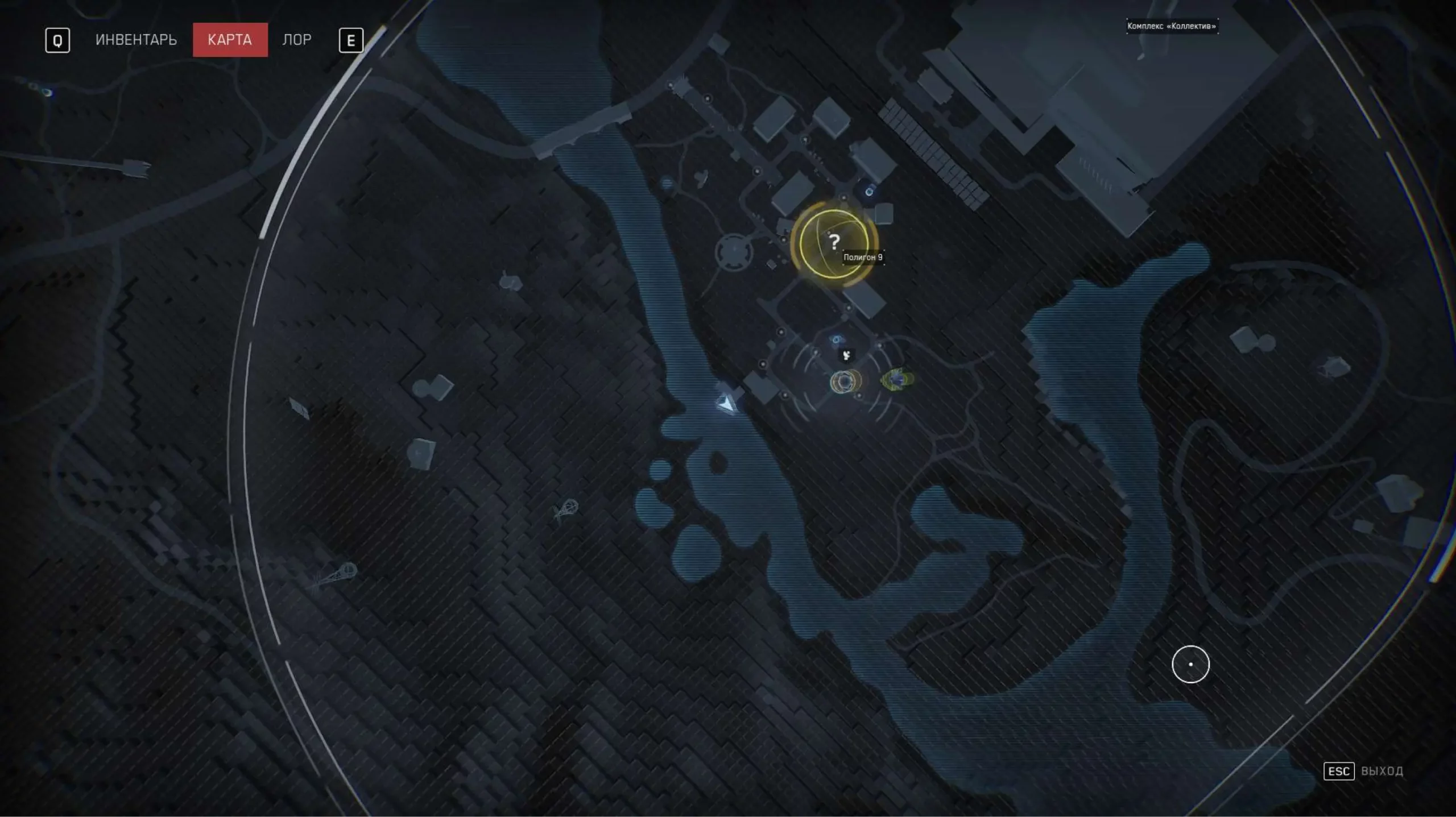Image resolution: width=1456 pixels, height=817 pixels.
Task: Select the white player arrow marker
Action: coord(726,404)
